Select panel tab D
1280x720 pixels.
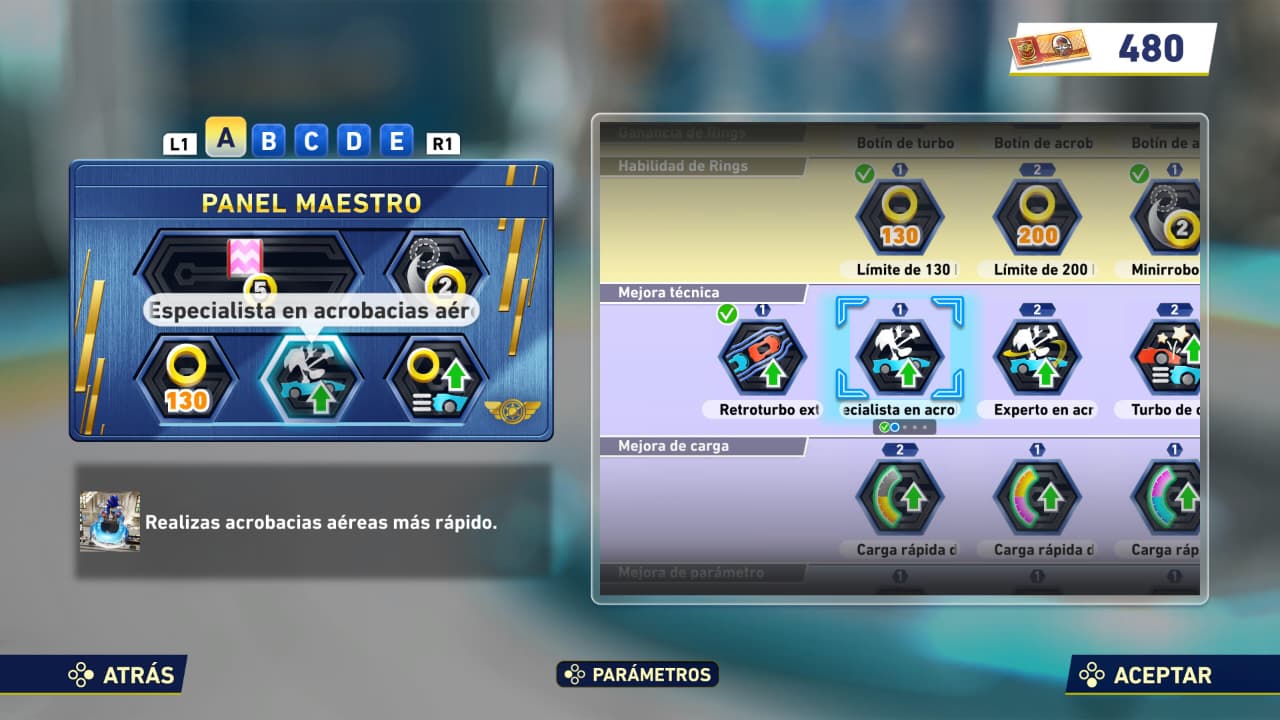pyautogui.click(x=354, y=141)
